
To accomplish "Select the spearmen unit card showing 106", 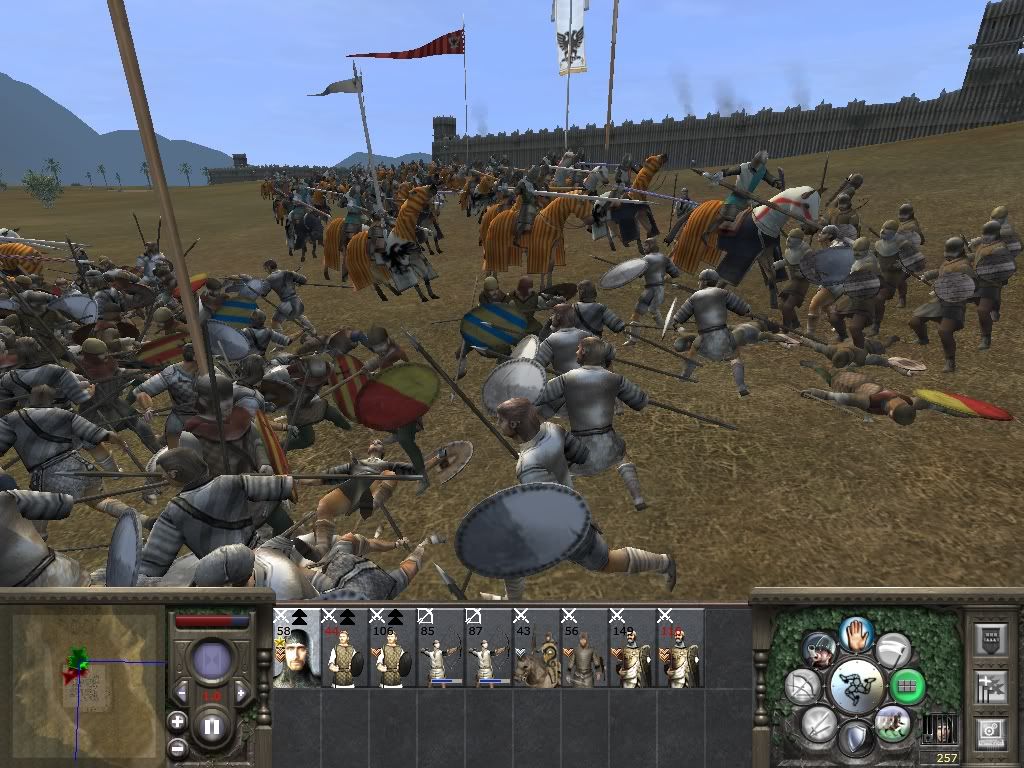I will pyautogui.click(x=393, y=649).
